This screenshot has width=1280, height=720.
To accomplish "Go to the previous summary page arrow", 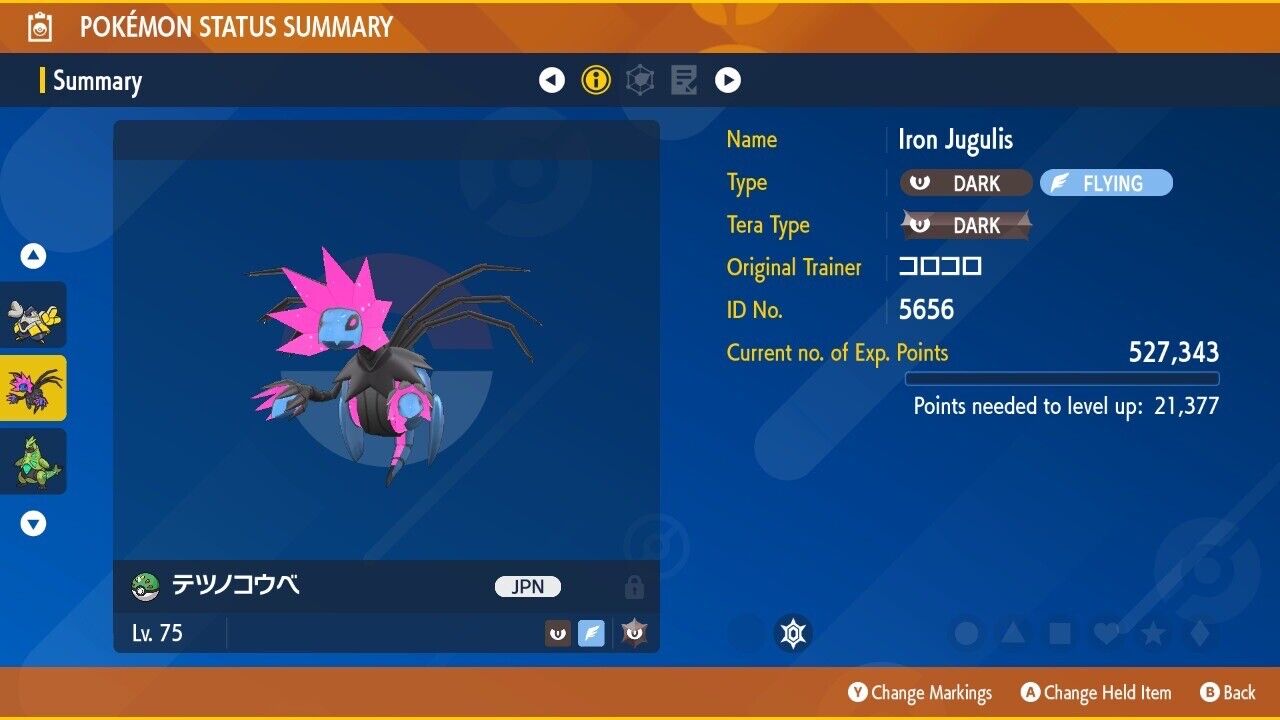I will tap(552, 80).
